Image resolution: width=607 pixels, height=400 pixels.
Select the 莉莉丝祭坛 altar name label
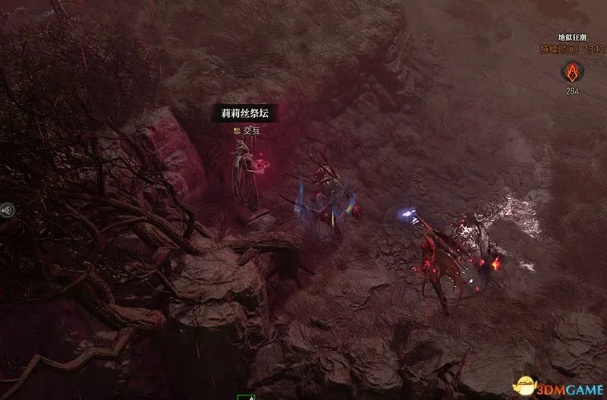pos(244,114)
